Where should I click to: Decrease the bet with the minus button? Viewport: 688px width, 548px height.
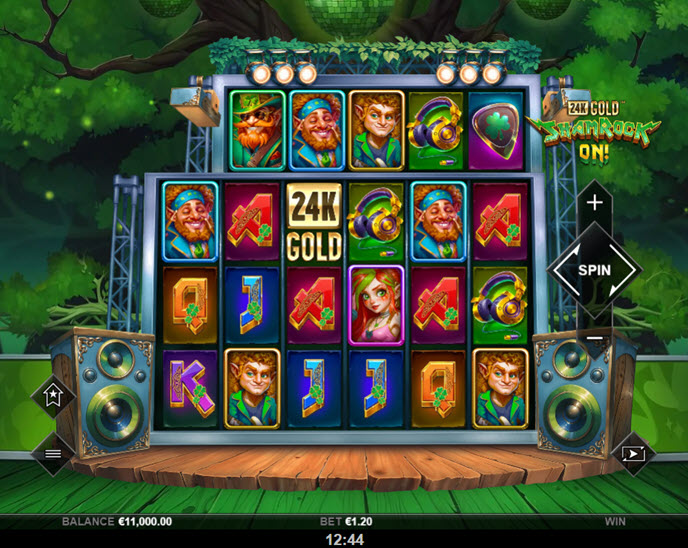pyautogui.click(x=595, y=339)
